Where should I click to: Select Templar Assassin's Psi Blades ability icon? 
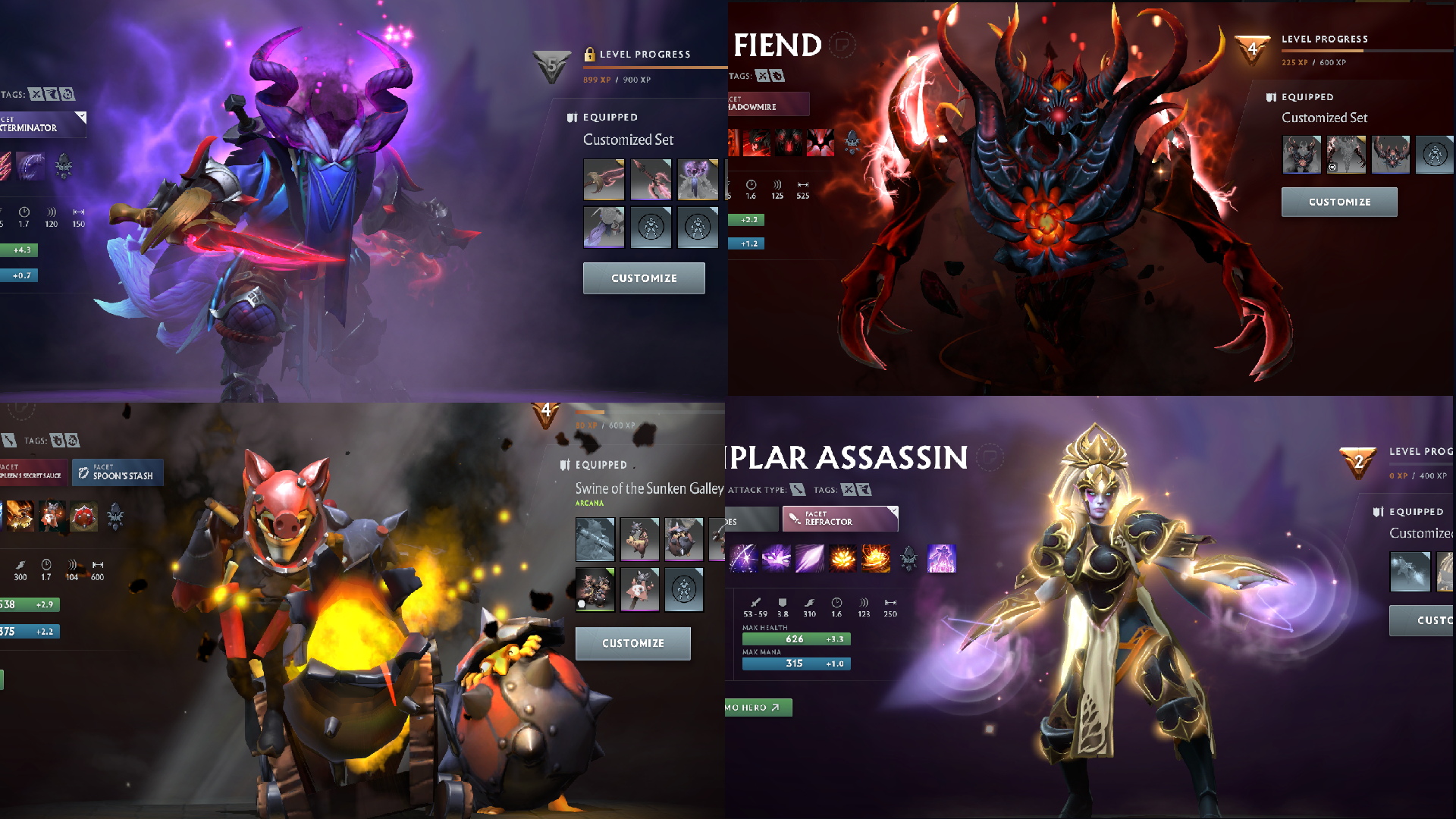coord(809,559)
